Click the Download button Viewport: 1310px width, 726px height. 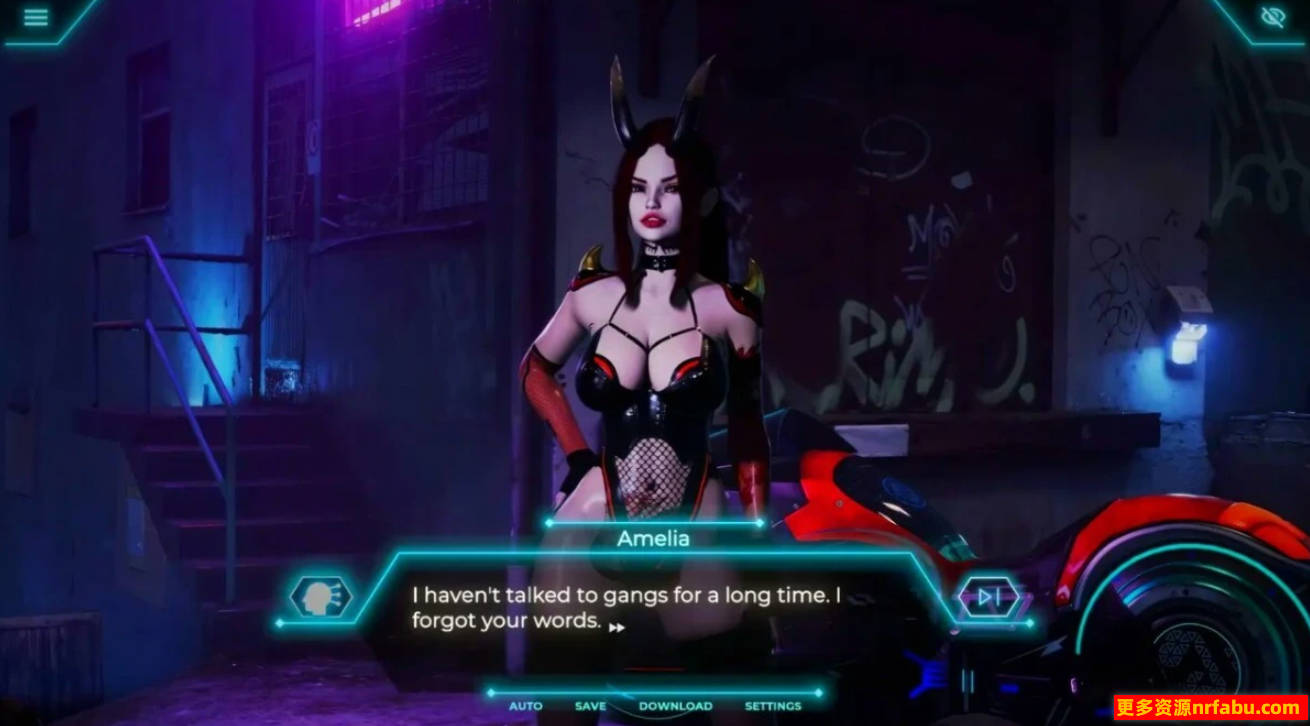click(x=675, y=706)
